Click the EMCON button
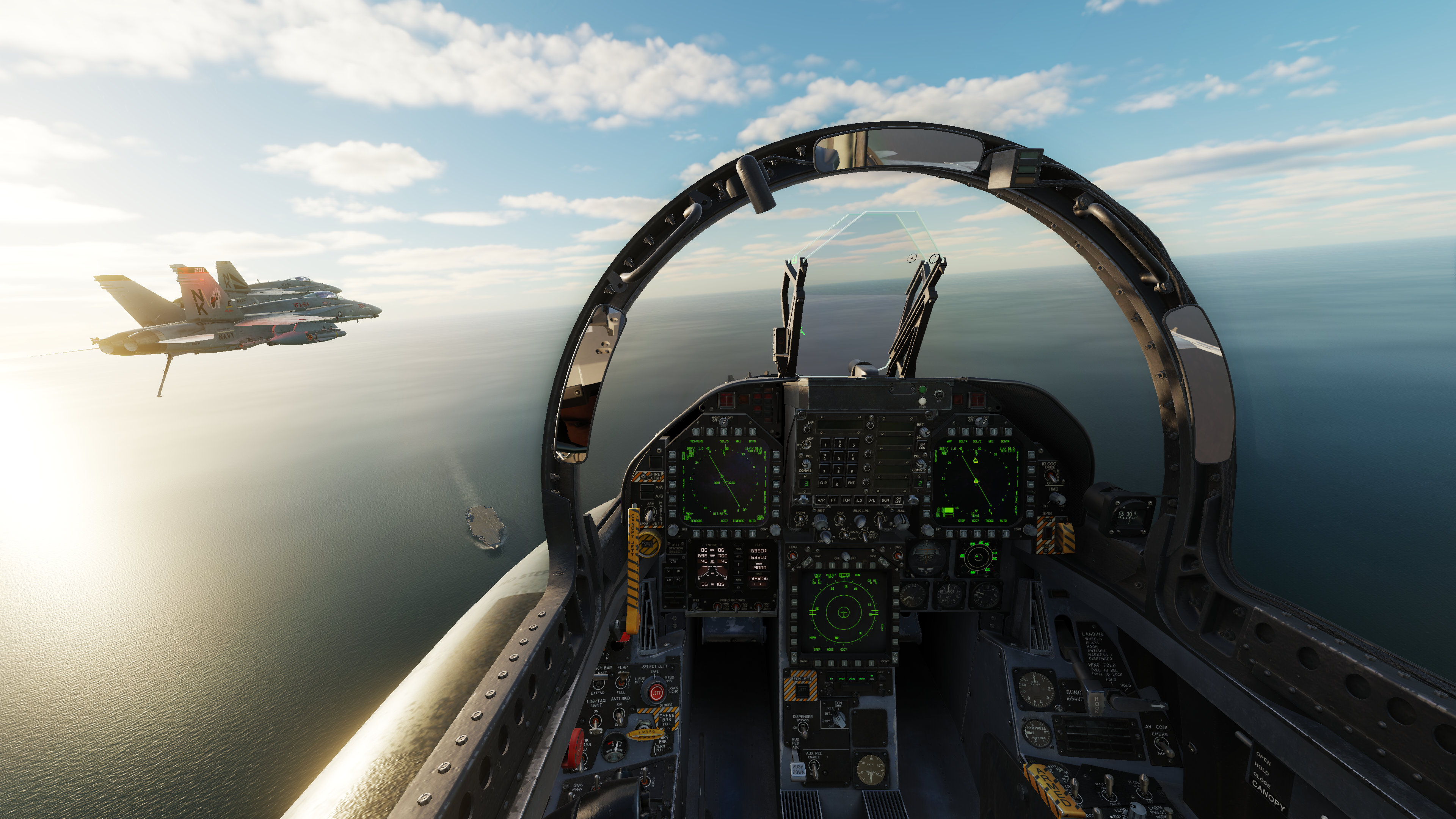 coord(922,446)
